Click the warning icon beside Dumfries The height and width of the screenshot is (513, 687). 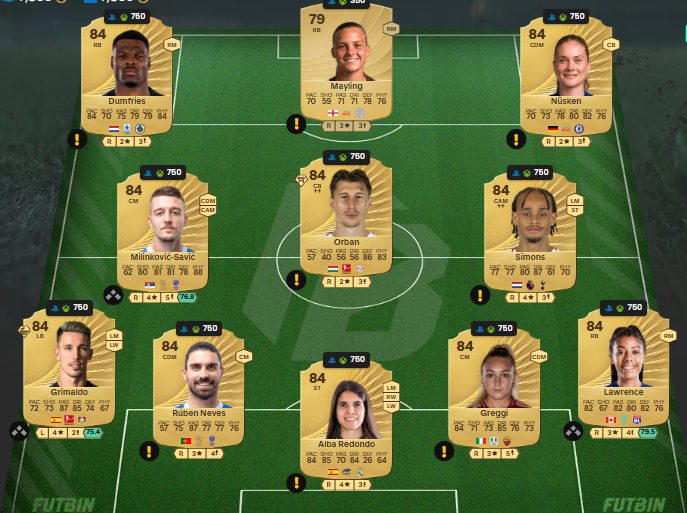pyautogui.click(x=77, y=139)
